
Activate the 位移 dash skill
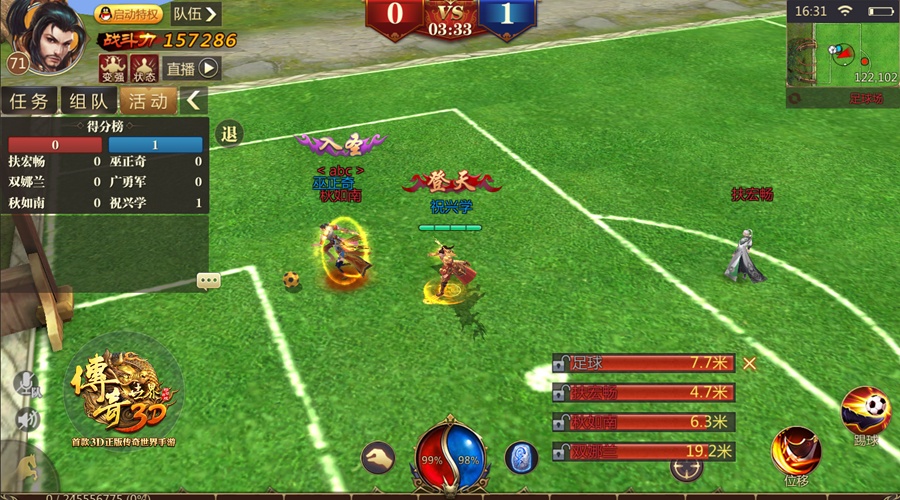[796, 451]
